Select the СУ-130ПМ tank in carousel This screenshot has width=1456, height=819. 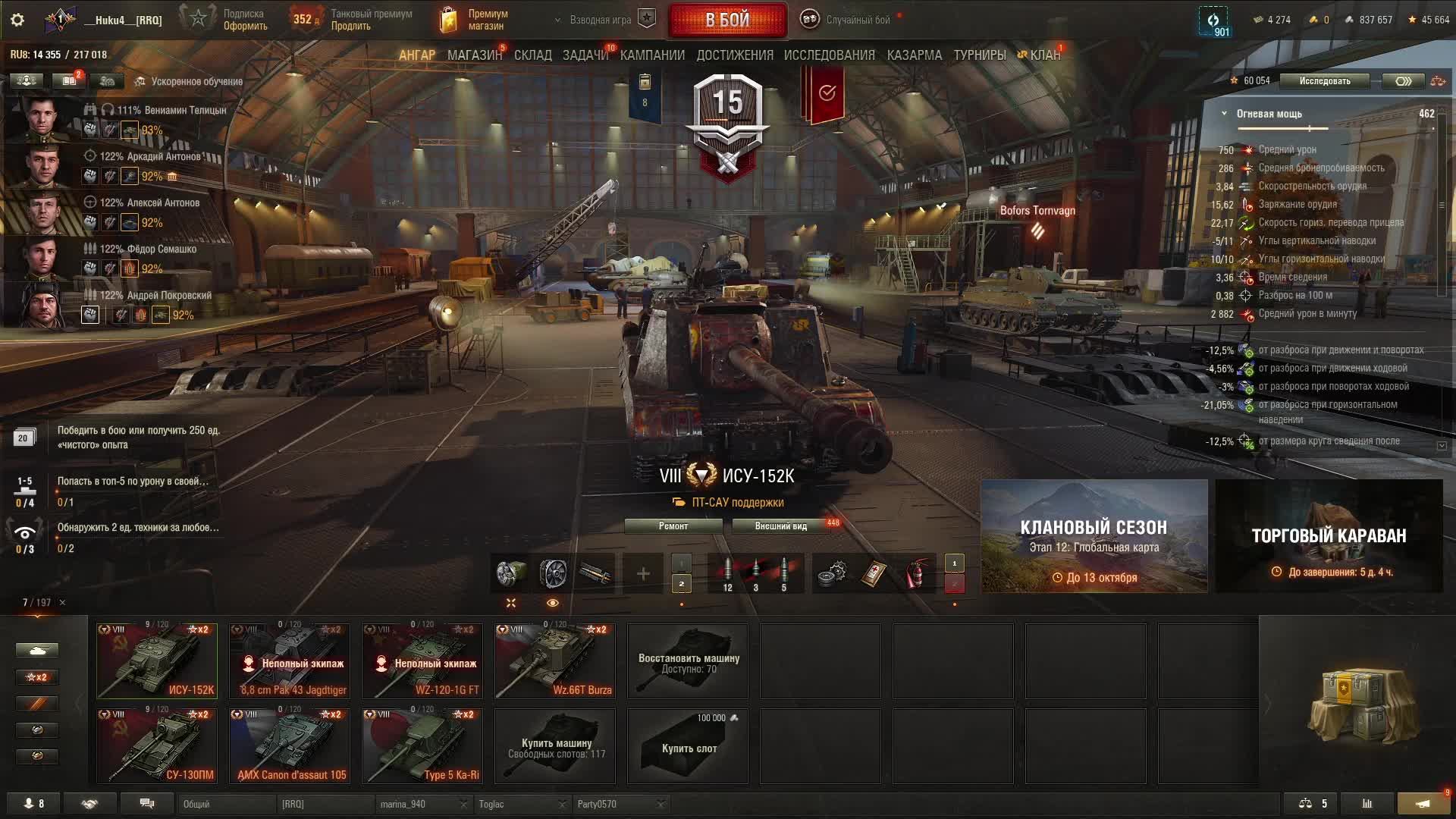pos(157,745)
